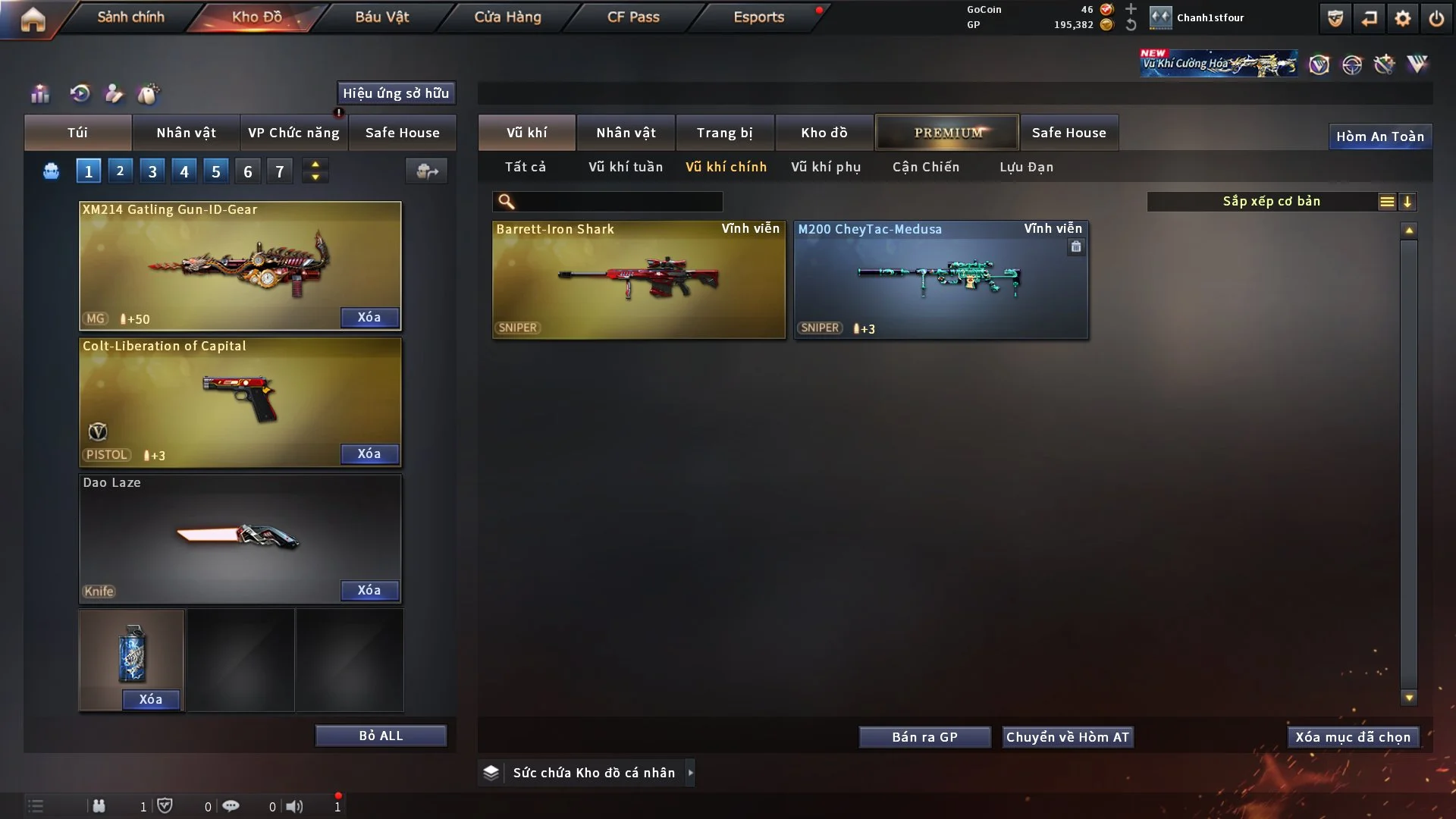Click the Bán ra GP sell button

tap(924, 737)
